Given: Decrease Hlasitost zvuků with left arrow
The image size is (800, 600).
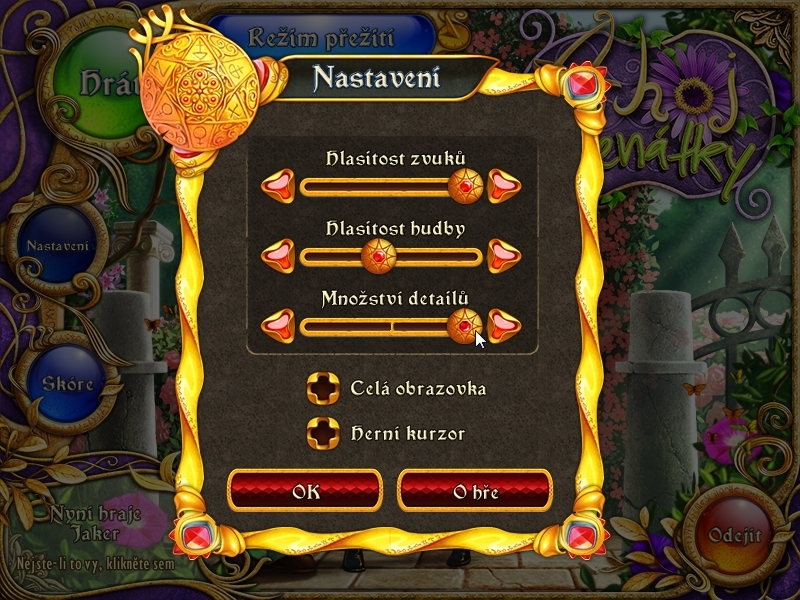Looking at the screenshot, I should (x=278, y=185).
